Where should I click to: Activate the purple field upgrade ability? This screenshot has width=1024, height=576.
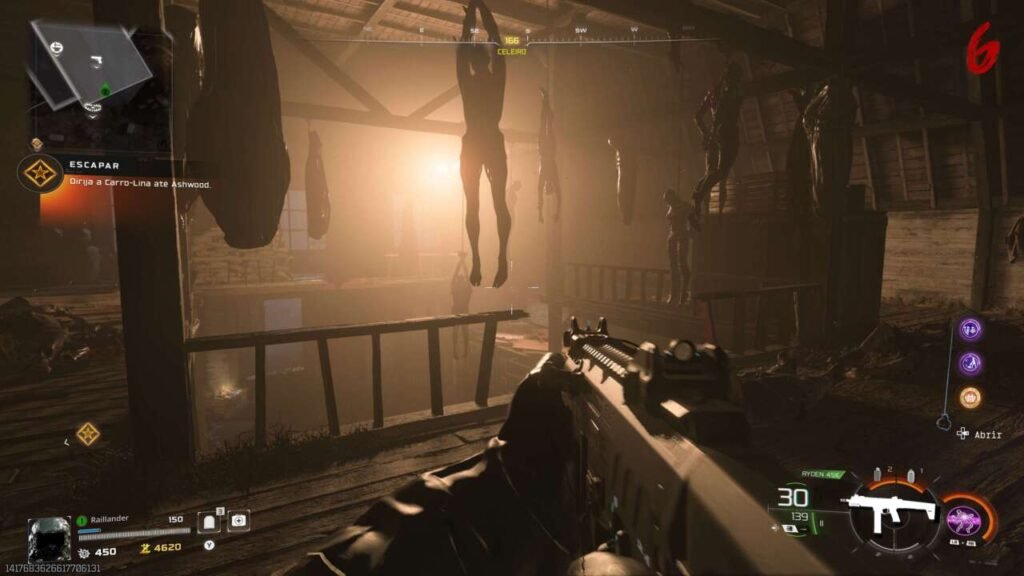click(963, 520)
